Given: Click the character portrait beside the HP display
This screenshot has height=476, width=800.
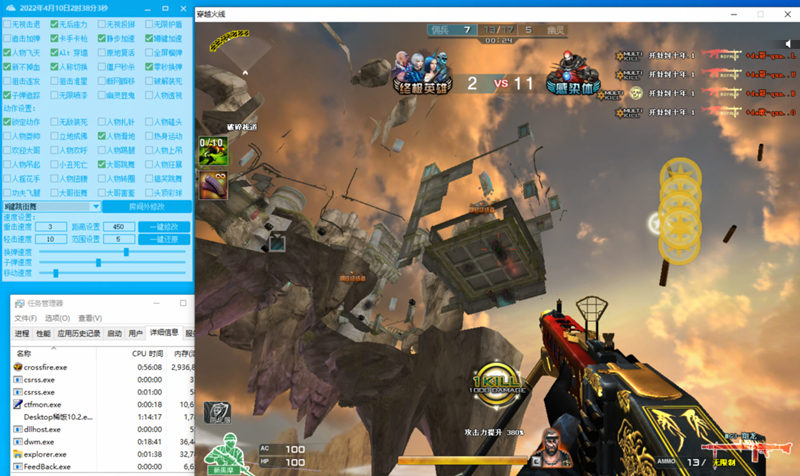Looking at the screenshot, I should [x=553, y=444].
